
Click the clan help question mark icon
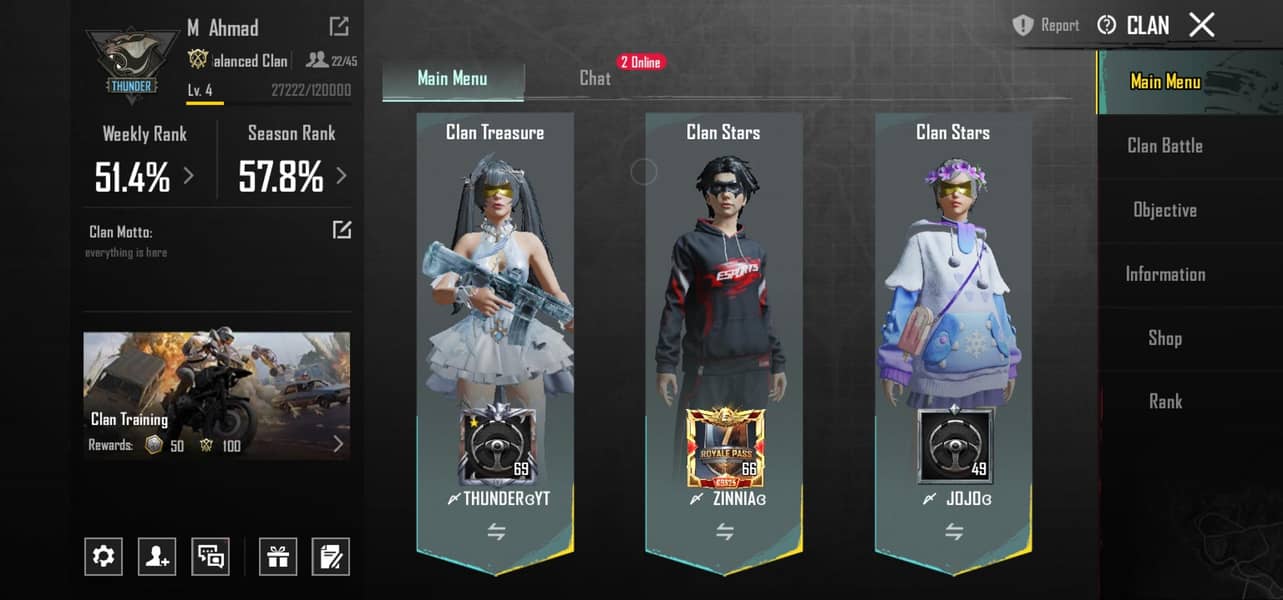pyautogui.click(x=1106, y=26)
